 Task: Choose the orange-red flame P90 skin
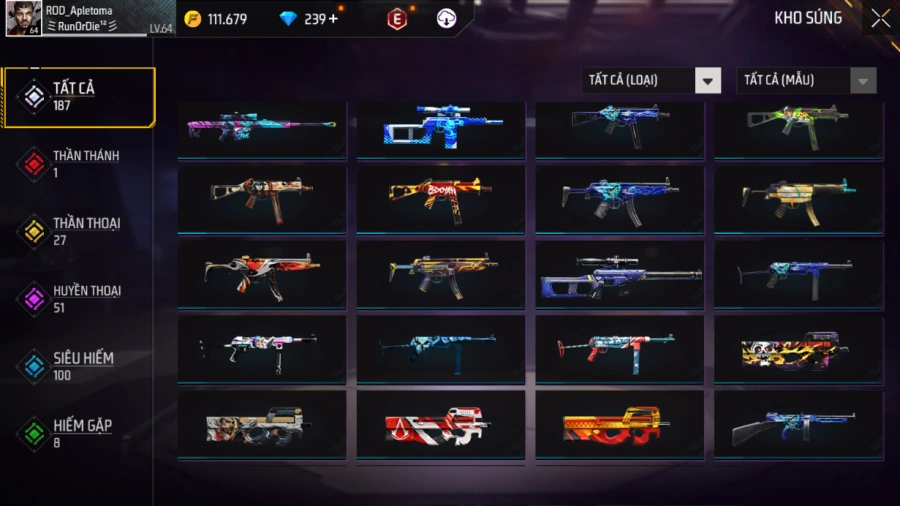click(x=618, y=425)
